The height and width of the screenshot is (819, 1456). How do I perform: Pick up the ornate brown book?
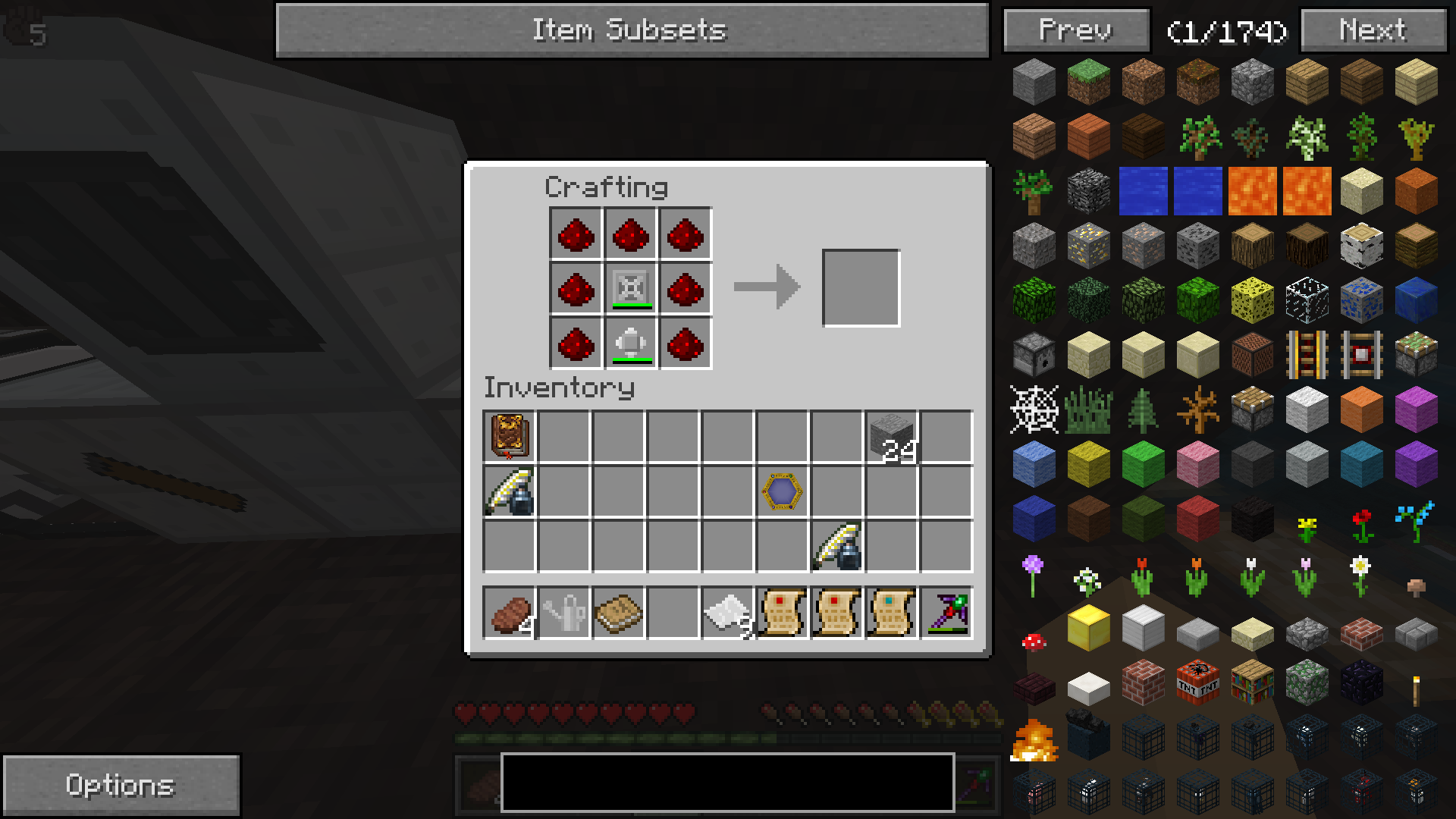pos(509,436)
